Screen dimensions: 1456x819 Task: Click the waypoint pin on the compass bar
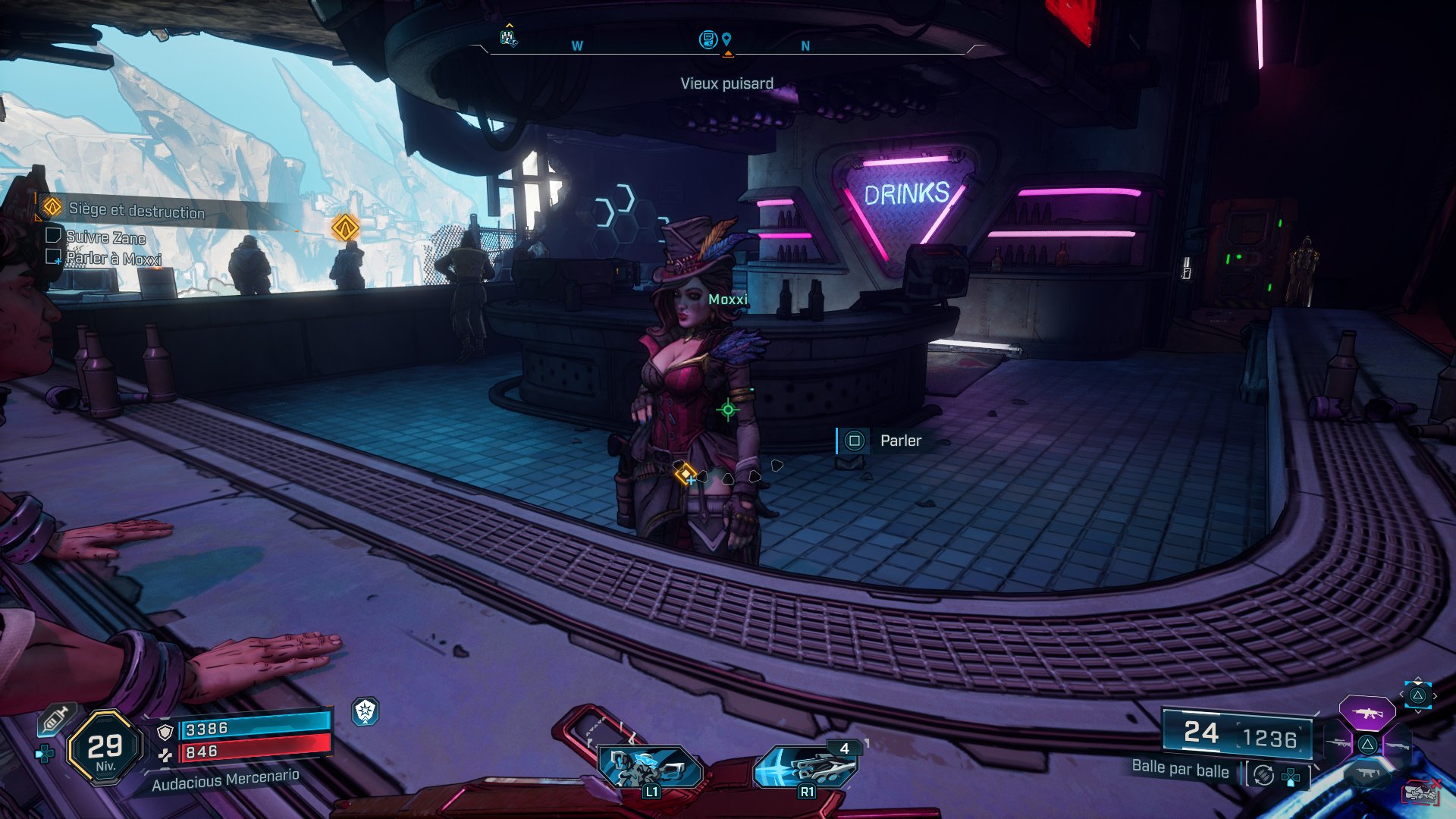click(x=726, y=39)
